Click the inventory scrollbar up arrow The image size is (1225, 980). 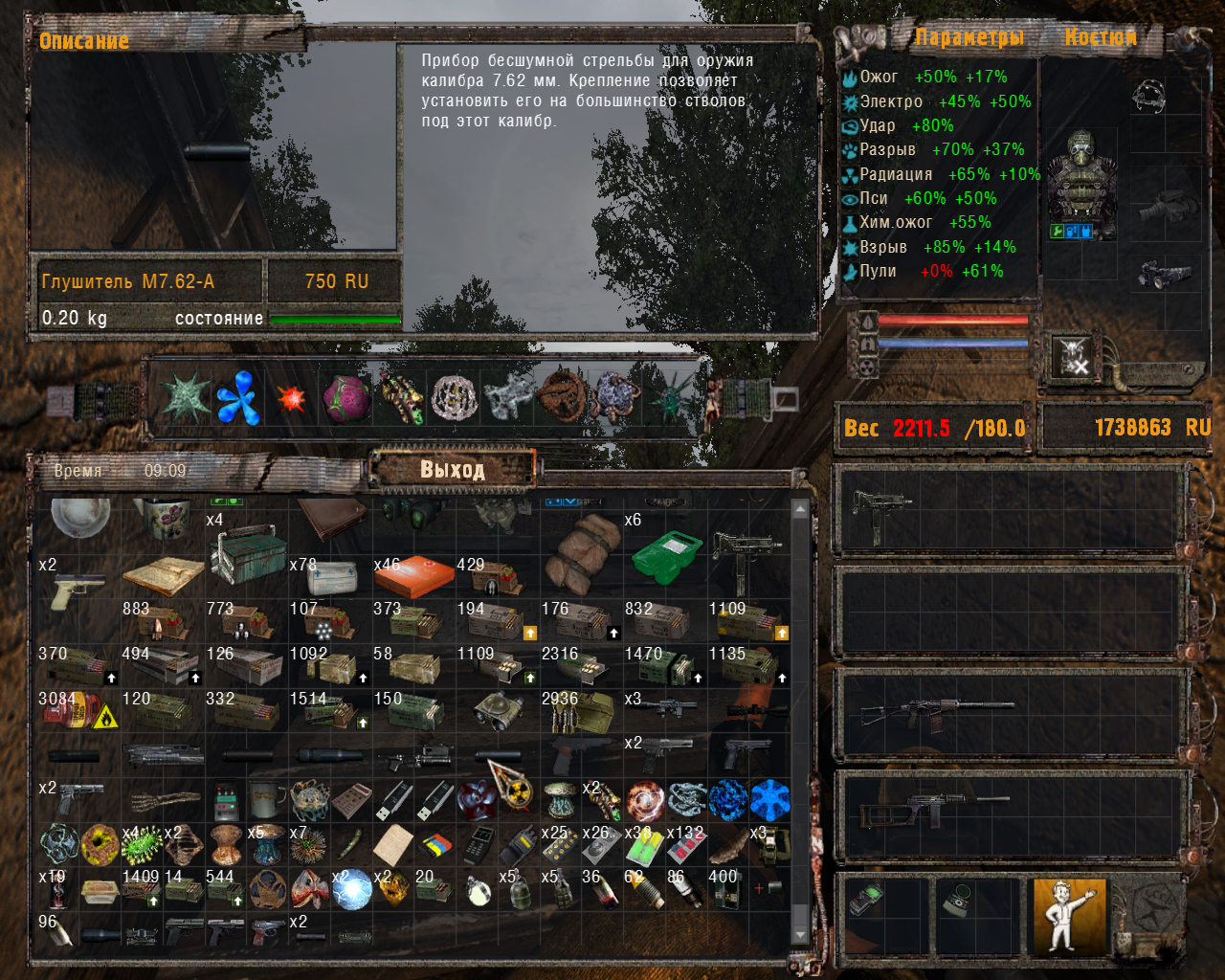click(800, 510)
